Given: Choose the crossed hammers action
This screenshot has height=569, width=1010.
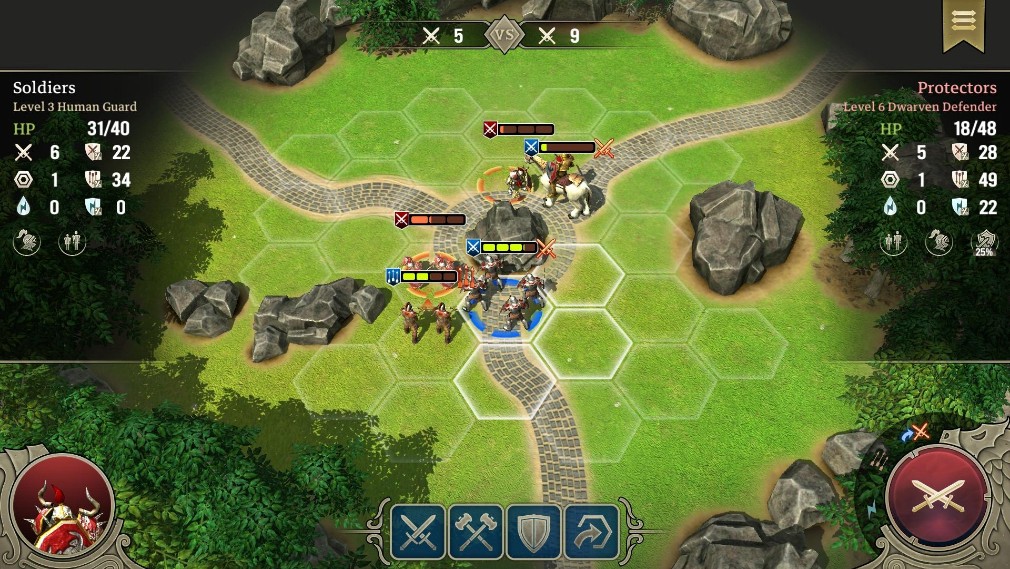Looking at the screenshot, I should coord(476,530).
